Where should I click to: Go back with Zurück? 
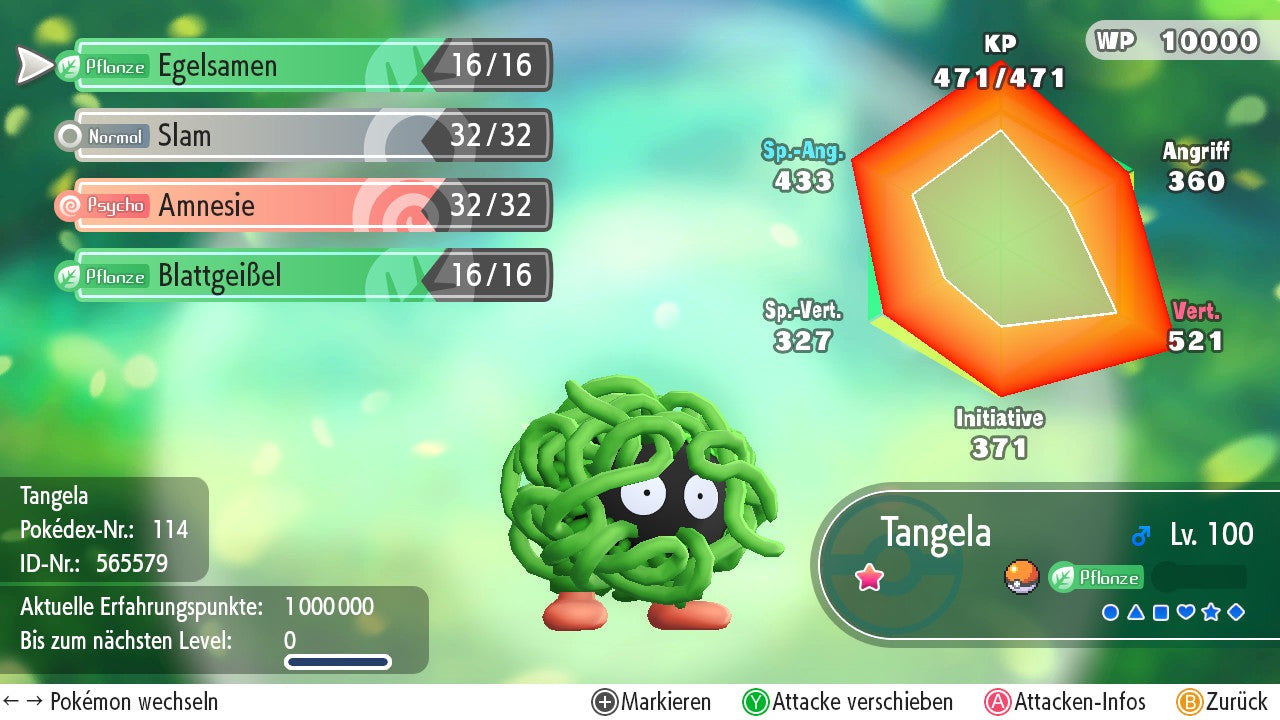tap(1221, 702)
